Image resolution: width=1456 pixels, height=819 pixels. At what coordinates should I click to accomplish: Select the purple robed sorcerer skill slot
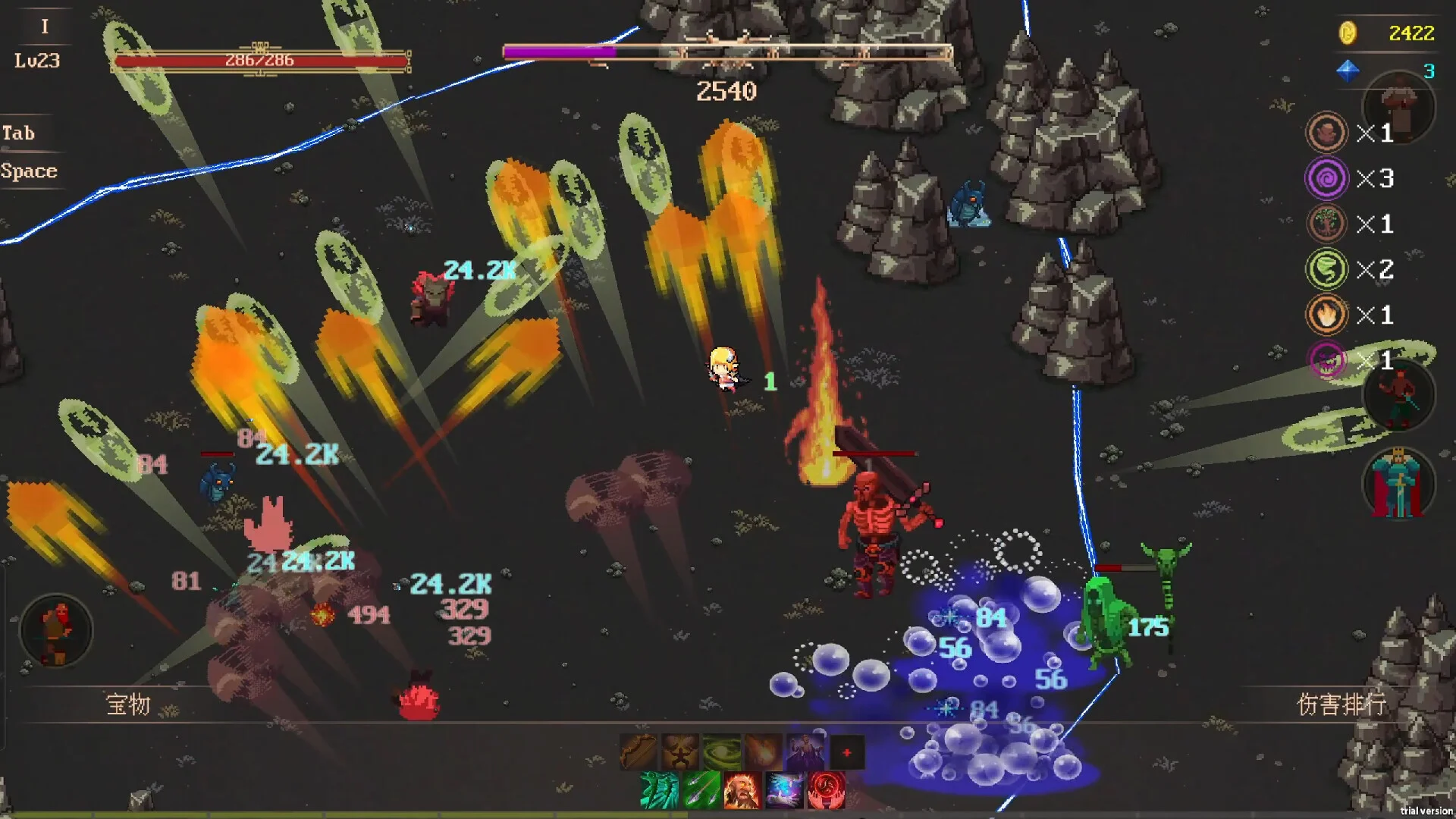(x=805, y=752)
